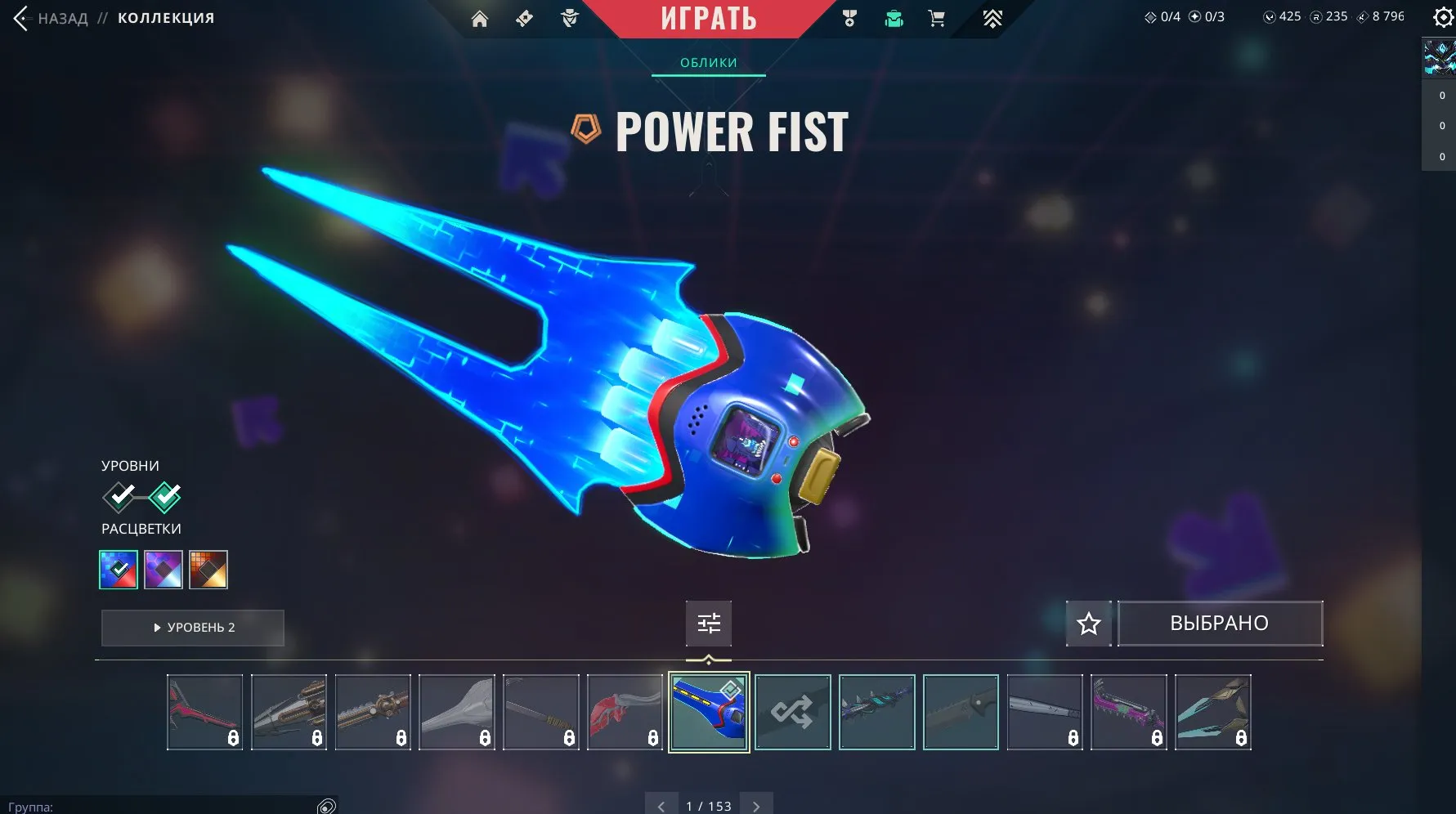Open the filter sliders above the skin carousel
The width and height of the screenshot is (1456, 814).
(x=708, y=623)
